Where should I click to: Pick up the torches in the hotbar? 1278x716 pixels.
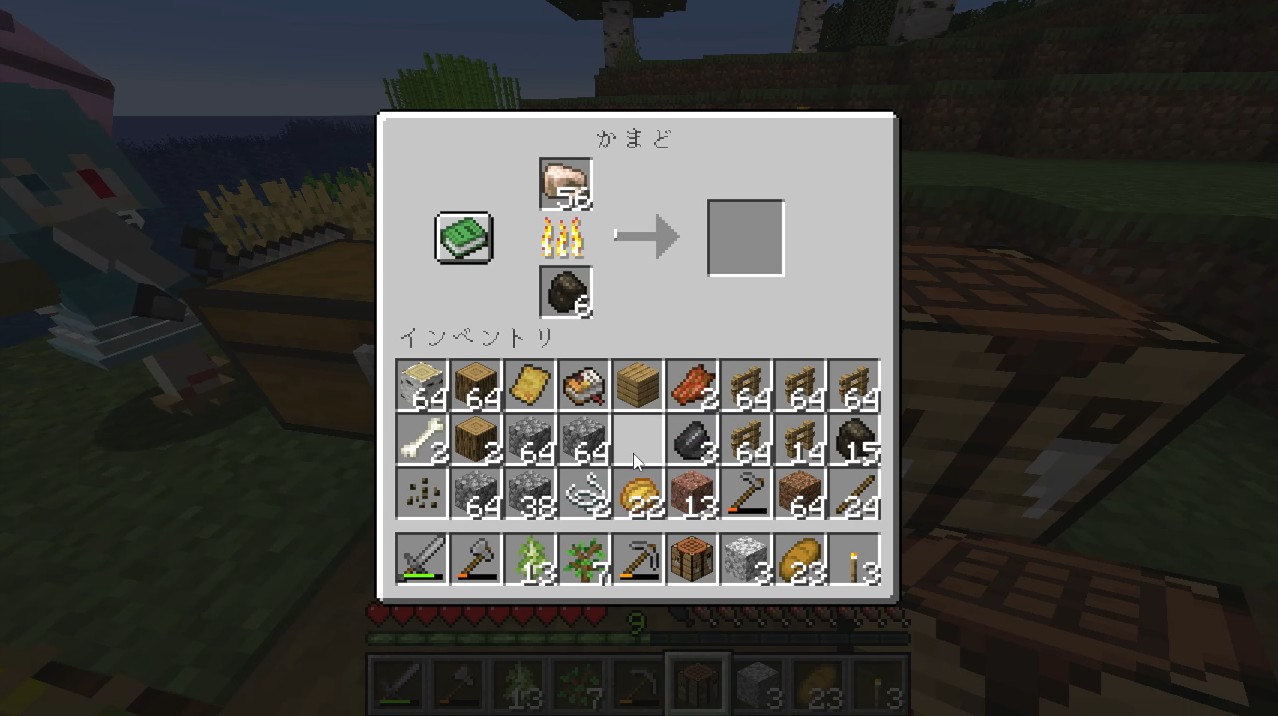click(854, 559)
